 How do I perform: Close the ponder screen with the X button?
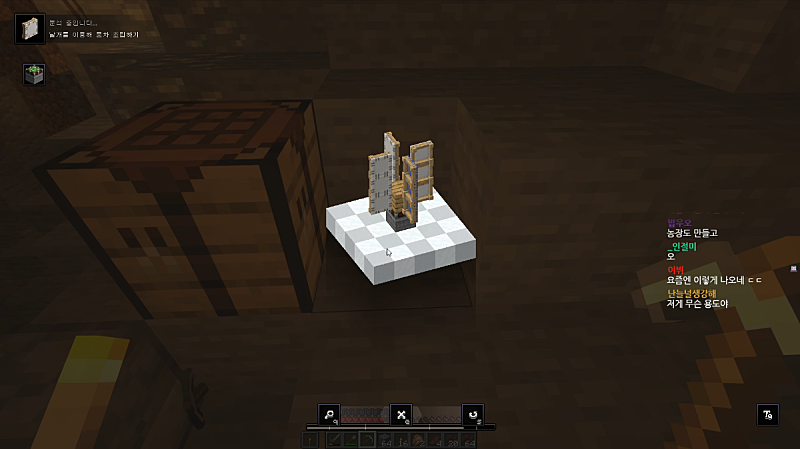[x=401, y=413]
